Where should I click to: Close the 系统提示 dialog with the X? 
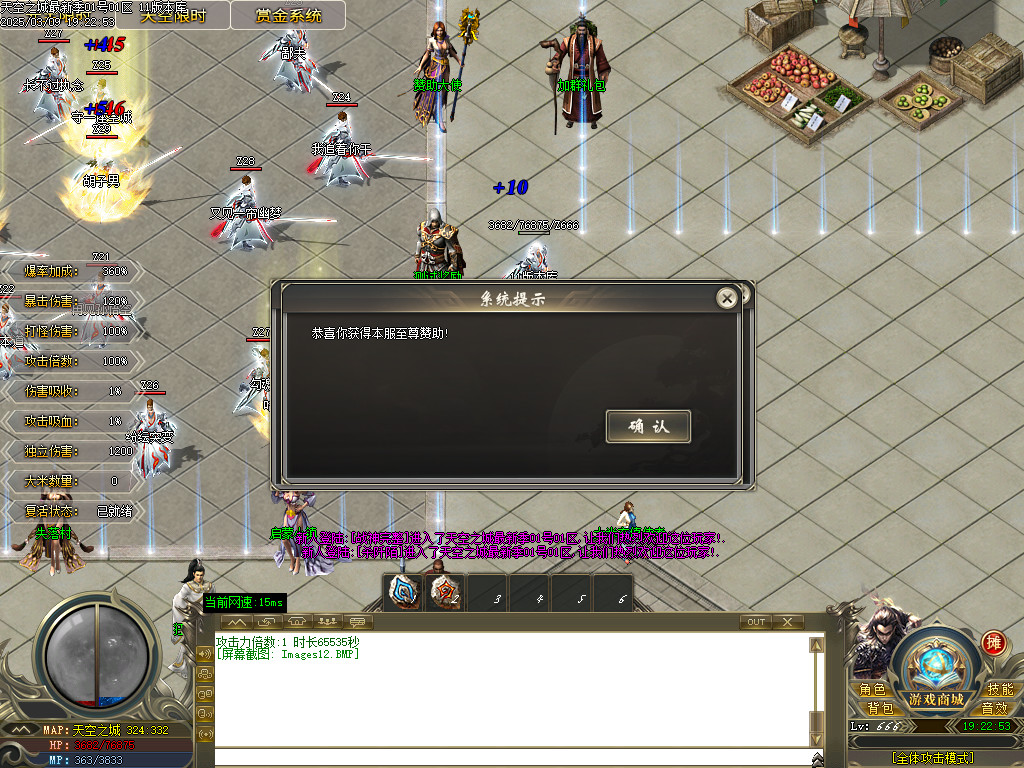pos(728,298)
